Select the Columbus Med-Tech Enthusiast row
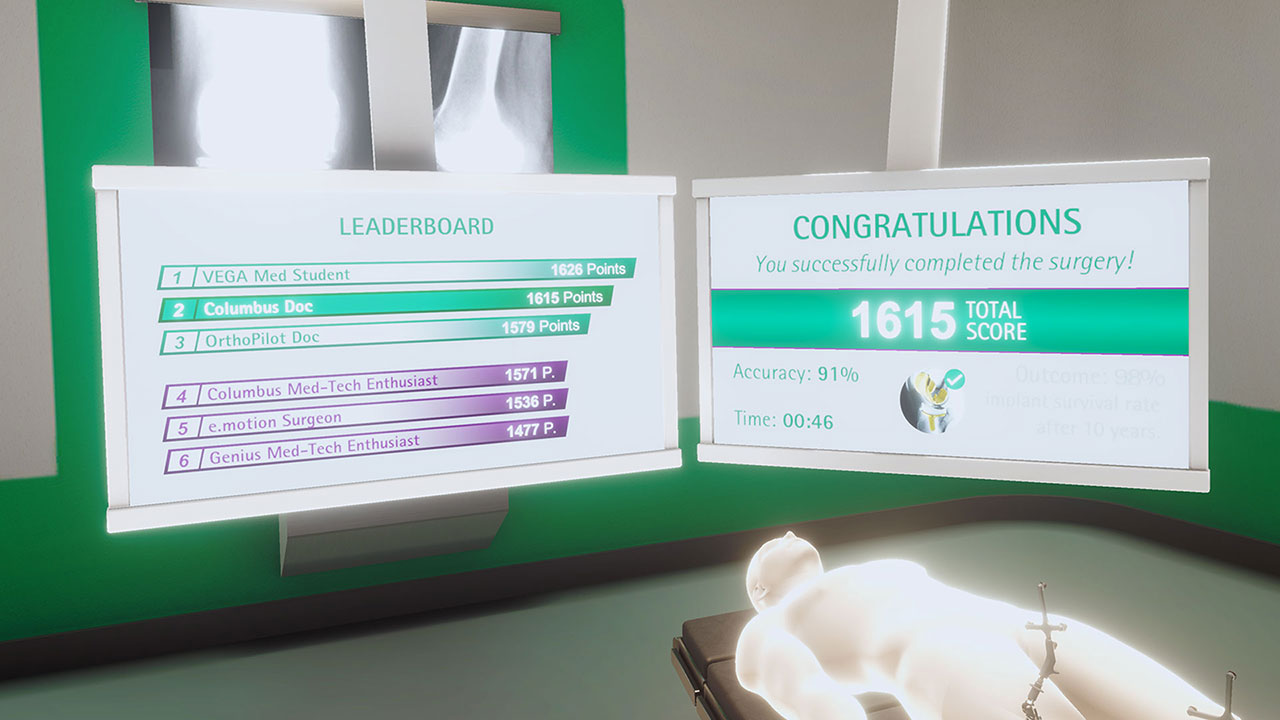The height and width of the screenshot is (720, 1280). [365, 386]
